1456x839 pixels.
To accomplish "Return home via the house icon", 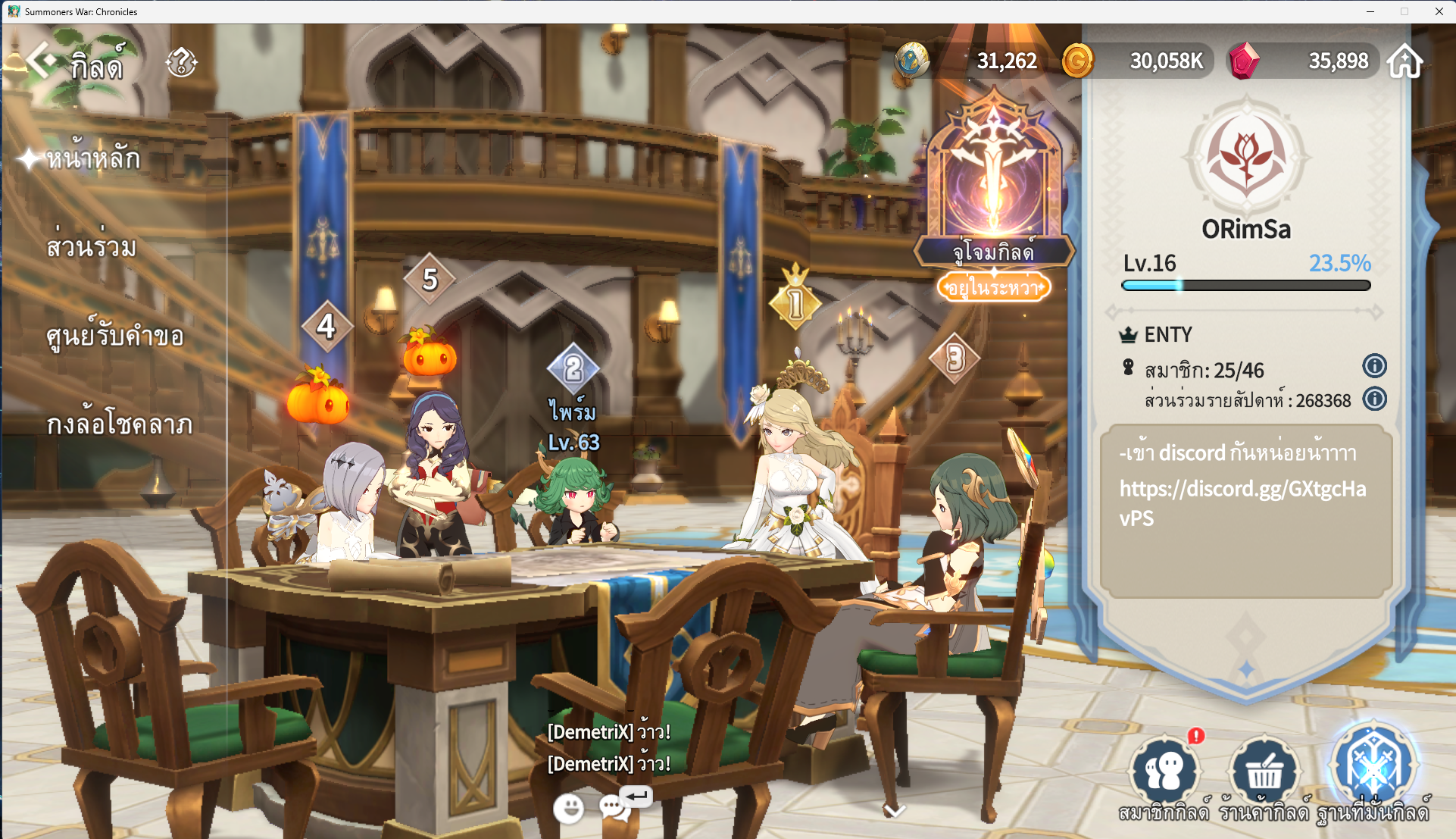I will tap(1404, 61).
